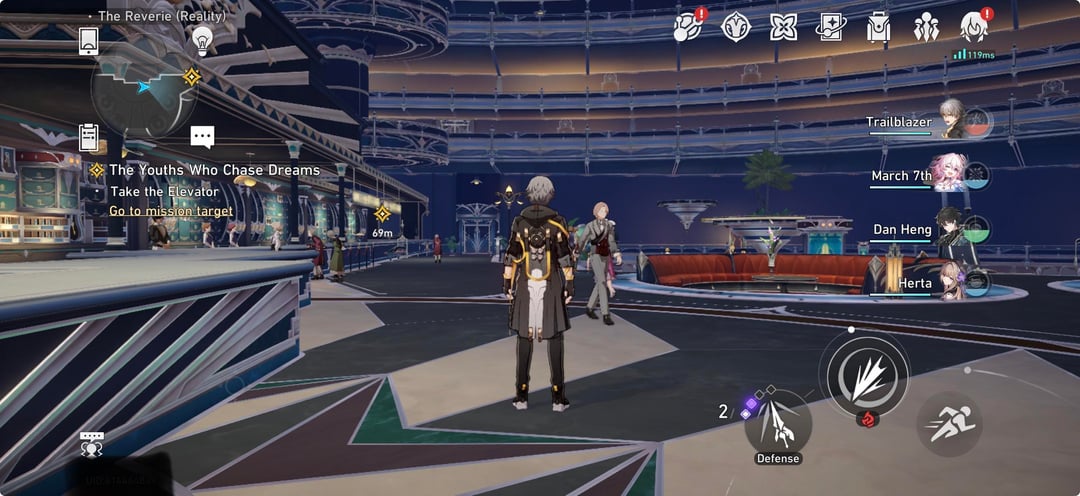
Task: Open the mission log clipboard icon
Action: (x=89, y=137)
